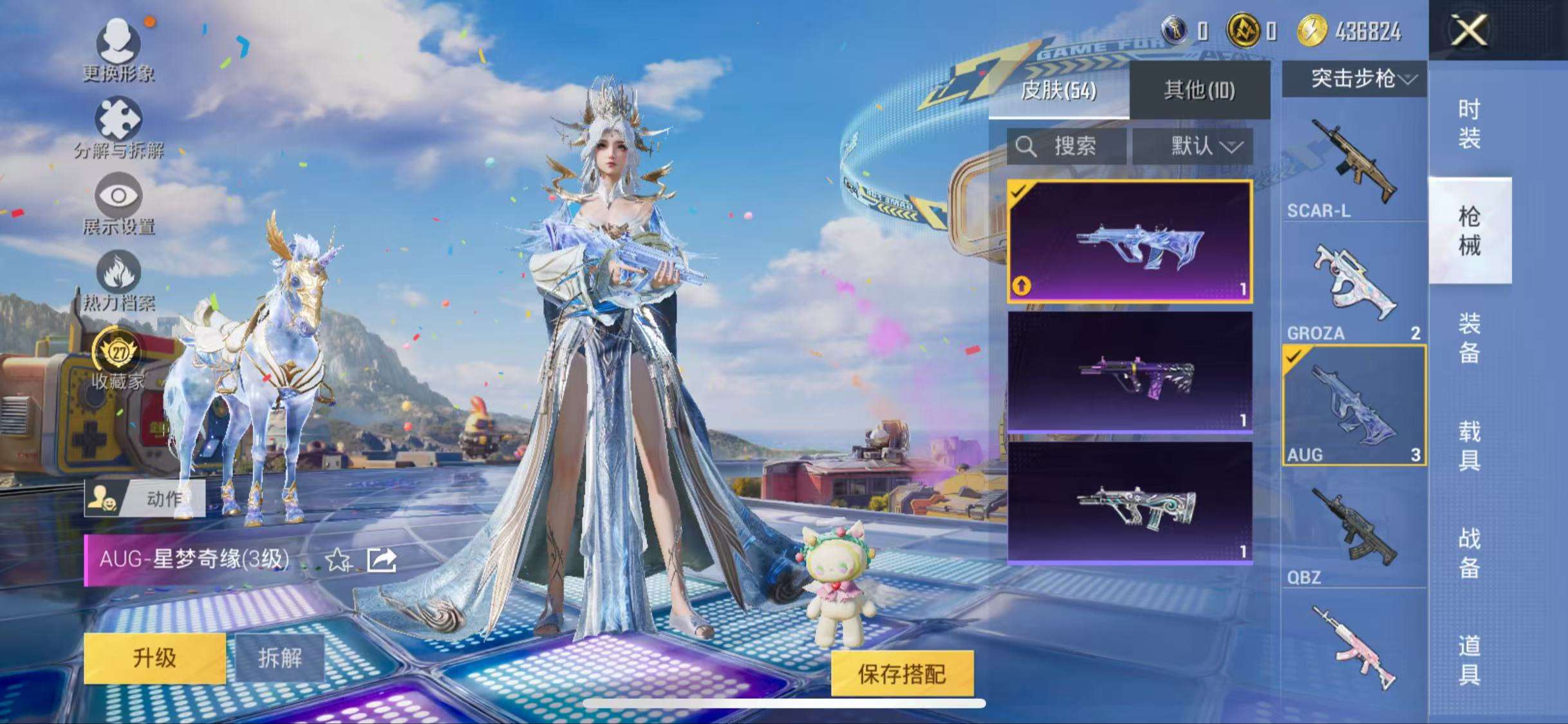Open the 默认 sort order dropdown
This screenshot has height=724, width=1568.
(x=1202, y=147)
